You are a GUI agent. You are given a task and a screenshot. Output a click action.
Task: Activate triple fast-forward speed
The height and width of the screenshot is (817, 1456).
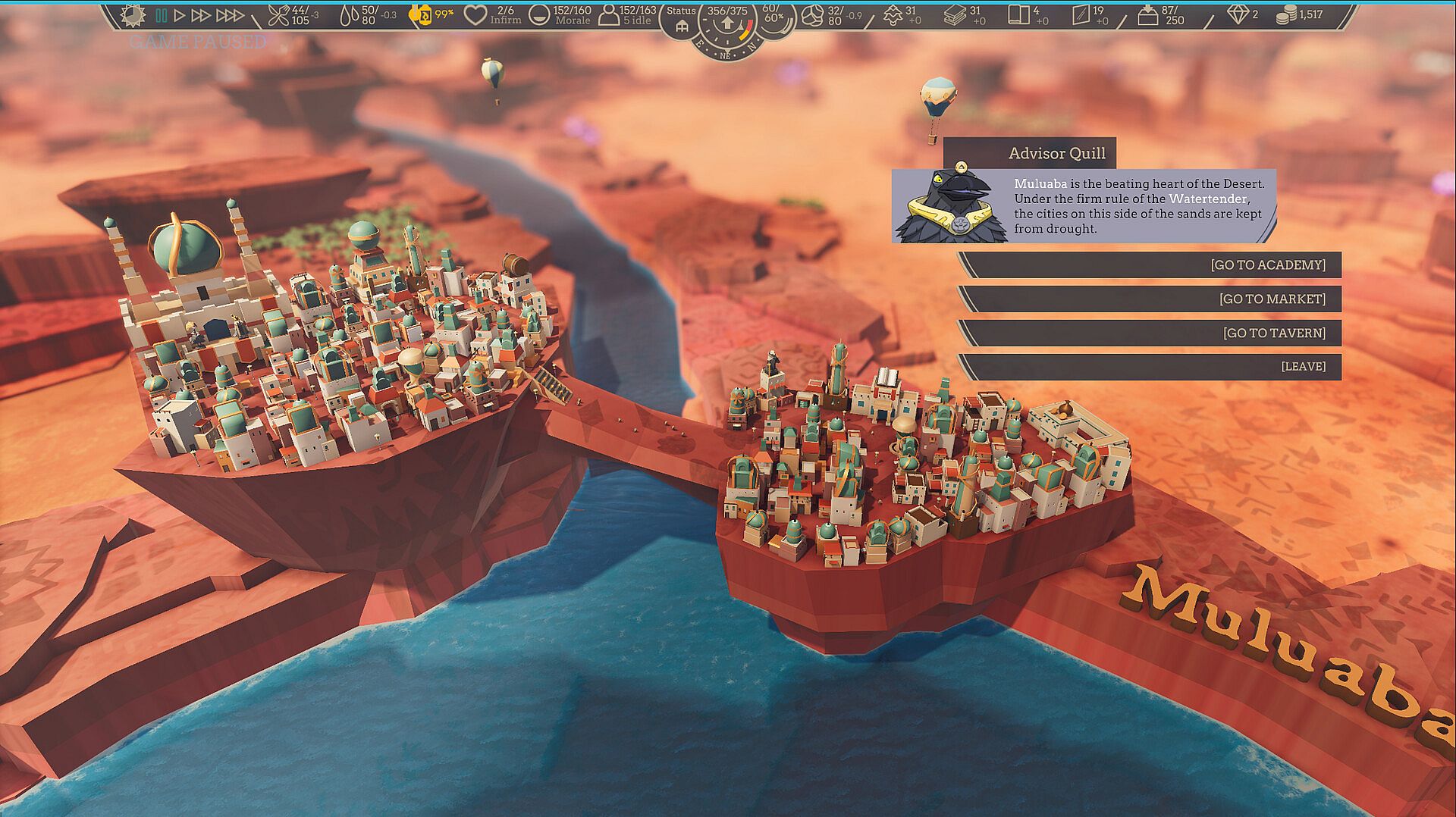230,14
